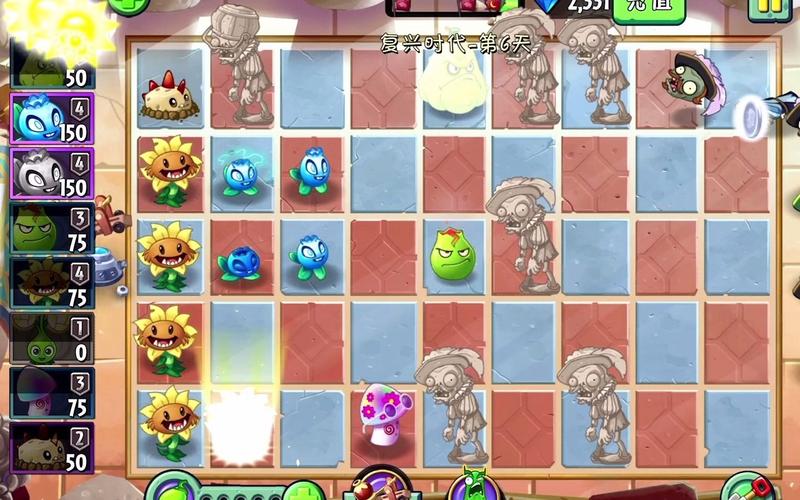Screen dimensions: 800x500
Task: Activate the green zombie power-up button
Action: click(x=470, y=487)
